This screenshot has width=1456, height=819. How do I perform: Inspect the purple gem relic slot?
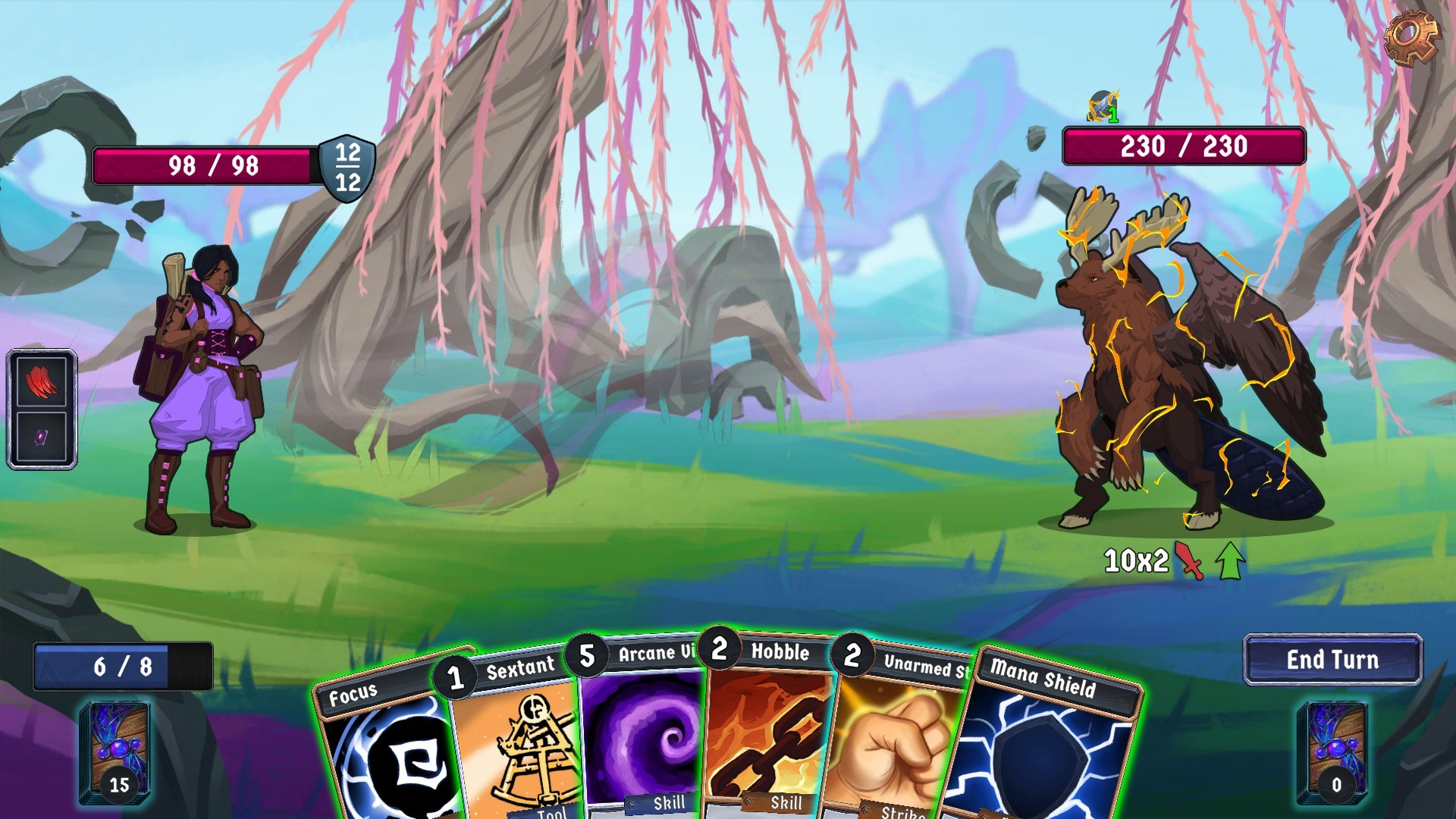(42, 438)
